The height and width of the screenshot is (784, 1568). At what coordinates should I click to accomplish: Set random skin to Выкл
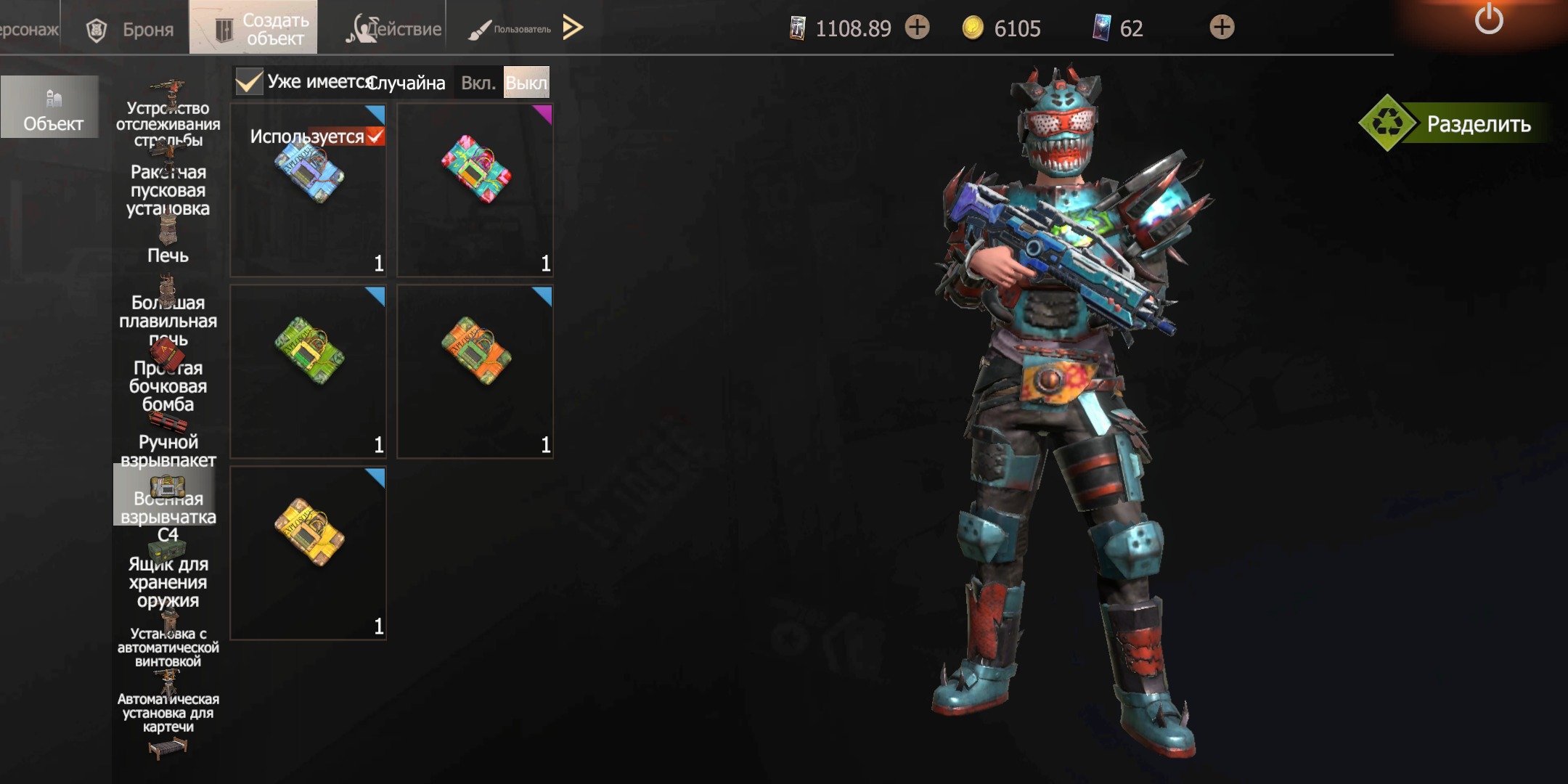click(x=526, y=83)
